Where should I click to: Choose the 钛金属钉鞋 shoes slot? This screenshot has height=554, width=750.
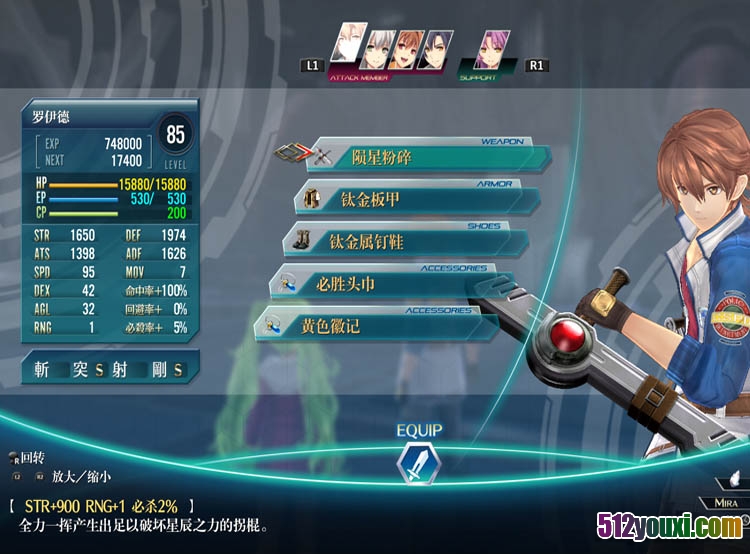[x=415, y=242]
